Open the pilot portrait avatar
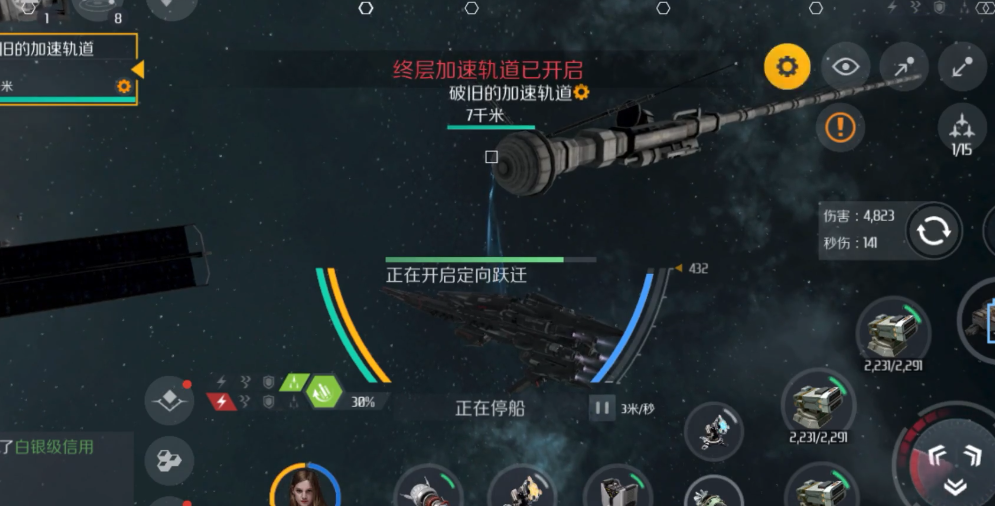Image resolution: width=995 pixels, height=506 pixels. click(x=306, y=486)
